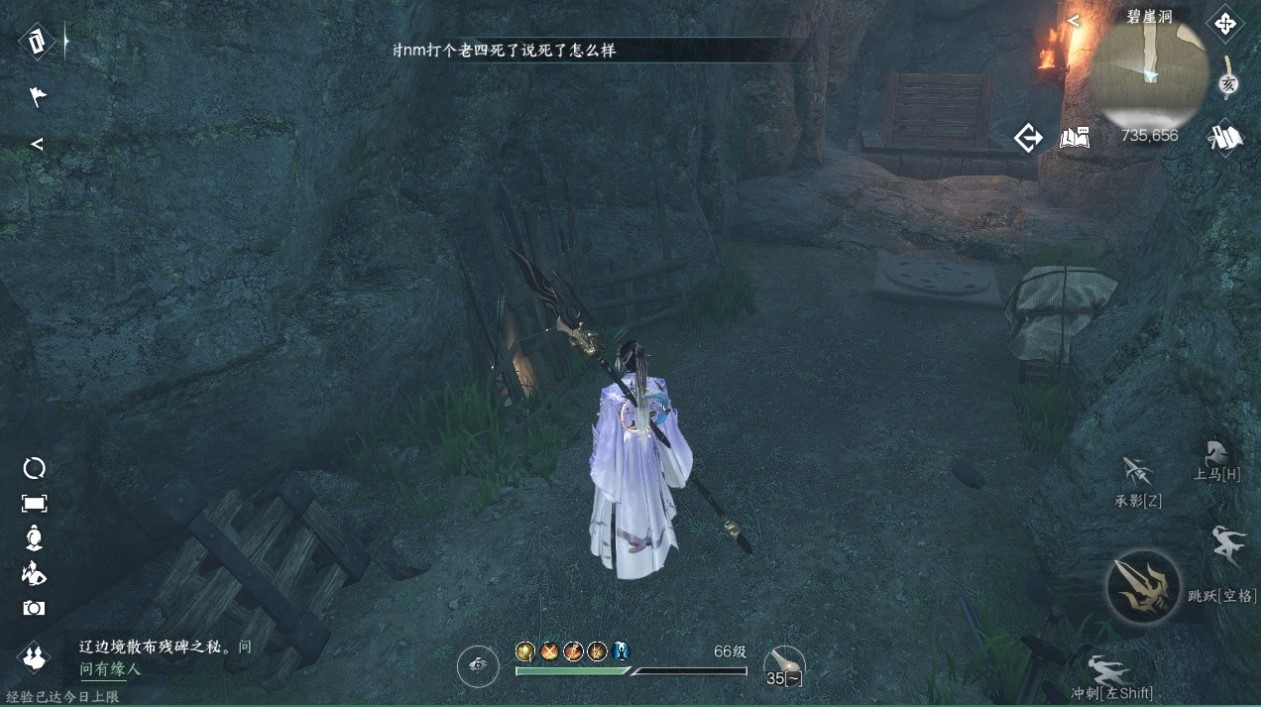Use the healing gourd item showing 35
This screenshot has height=707, width=1261.
click(x=783, y=665)
